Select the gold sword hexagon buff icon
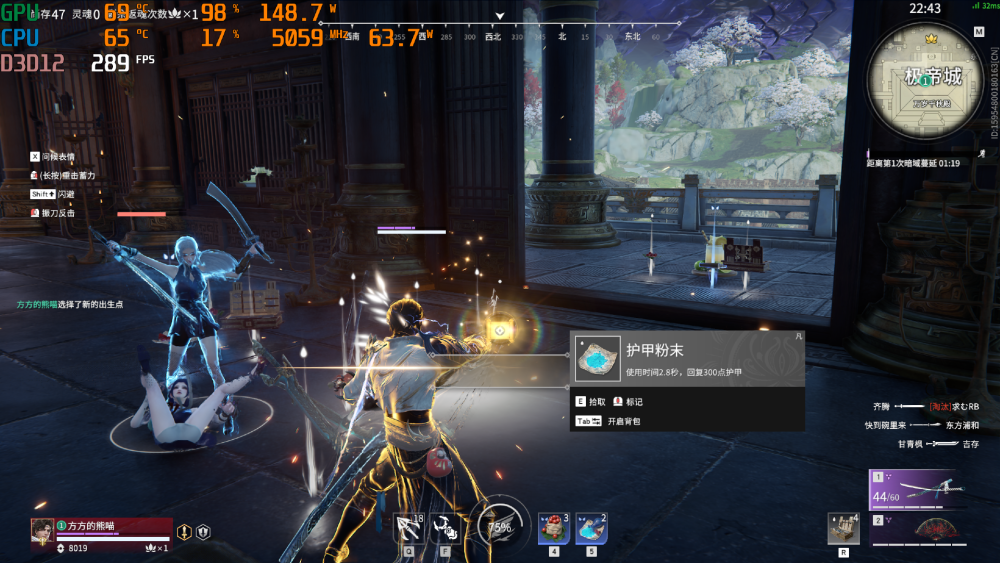The image size is (1000, 563). pyautogui.click(x=184, y=532)
